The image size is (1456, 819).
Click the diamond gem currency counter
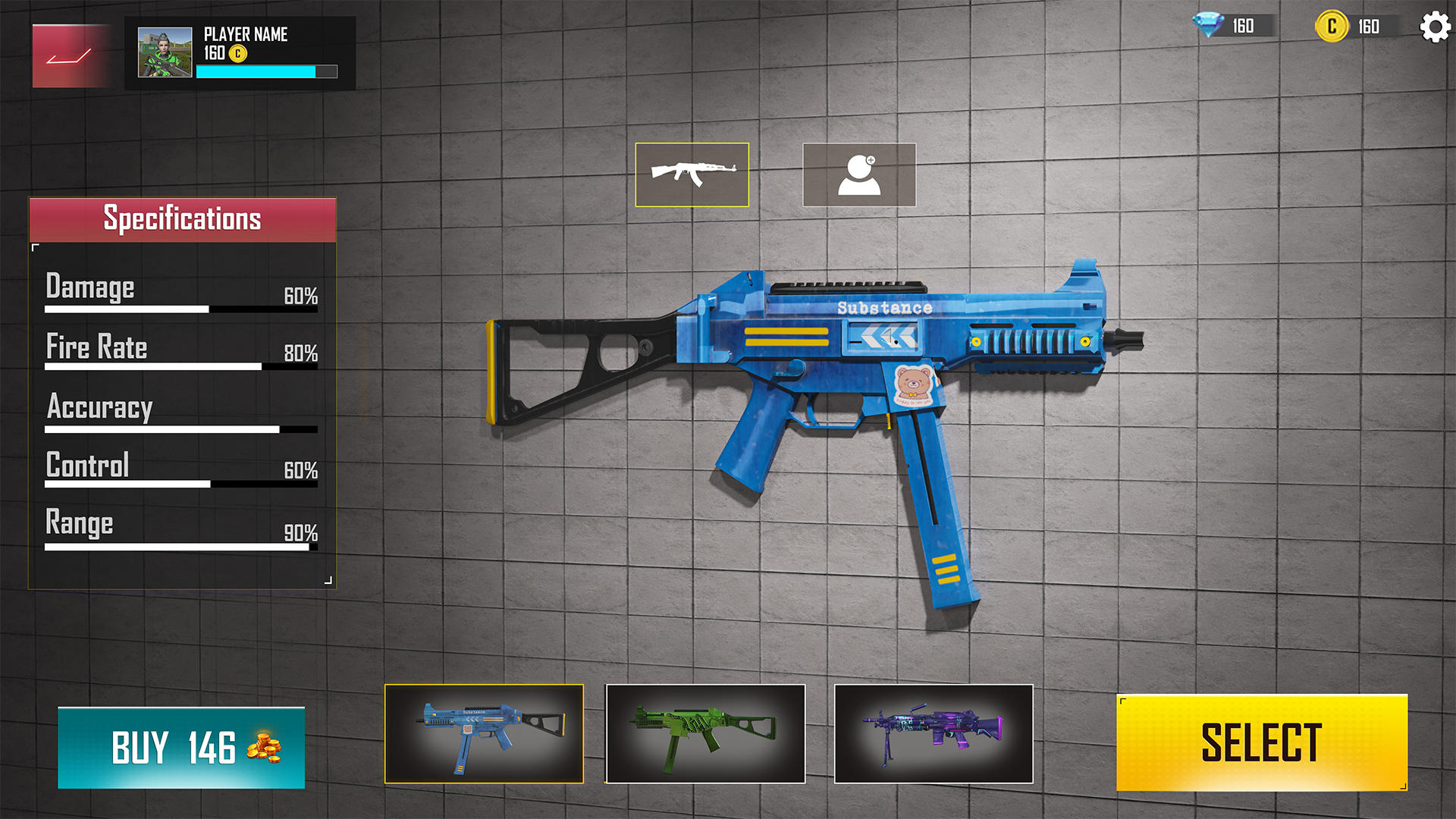pyautogui.click(x=1232, y=26)
